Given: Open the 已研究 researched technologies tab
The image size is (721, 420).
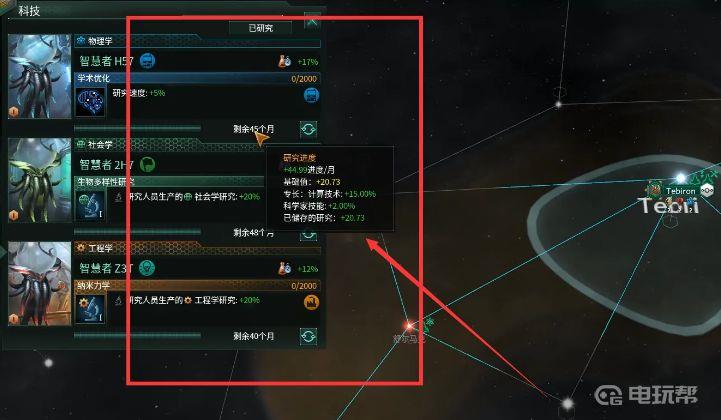Looking at the screenshot, I should (267, 28).
